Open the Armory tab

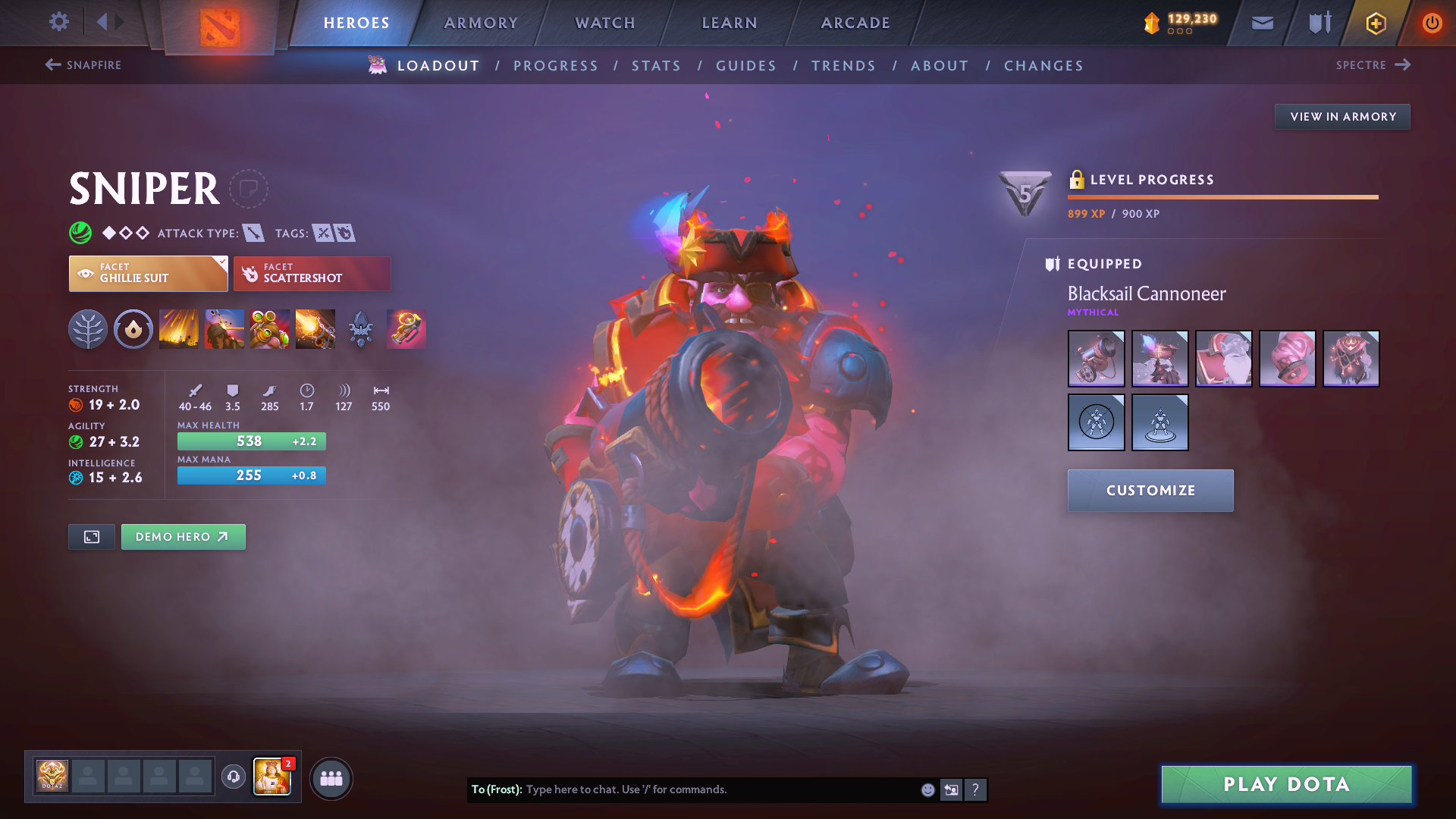481,23
